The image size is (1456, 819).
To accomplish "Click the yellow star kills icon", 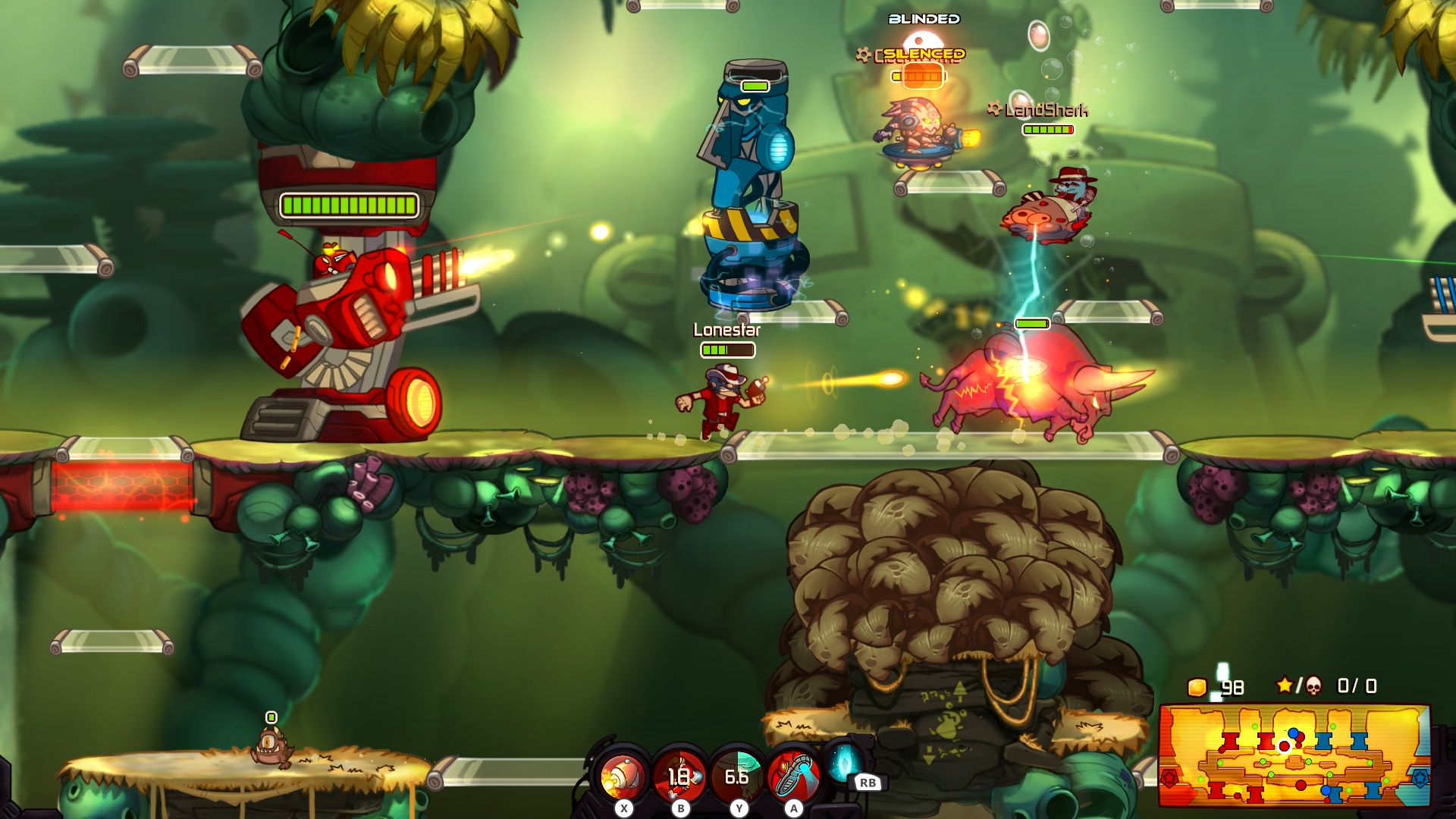I will pyautogui.click(x=1285, y=684).
